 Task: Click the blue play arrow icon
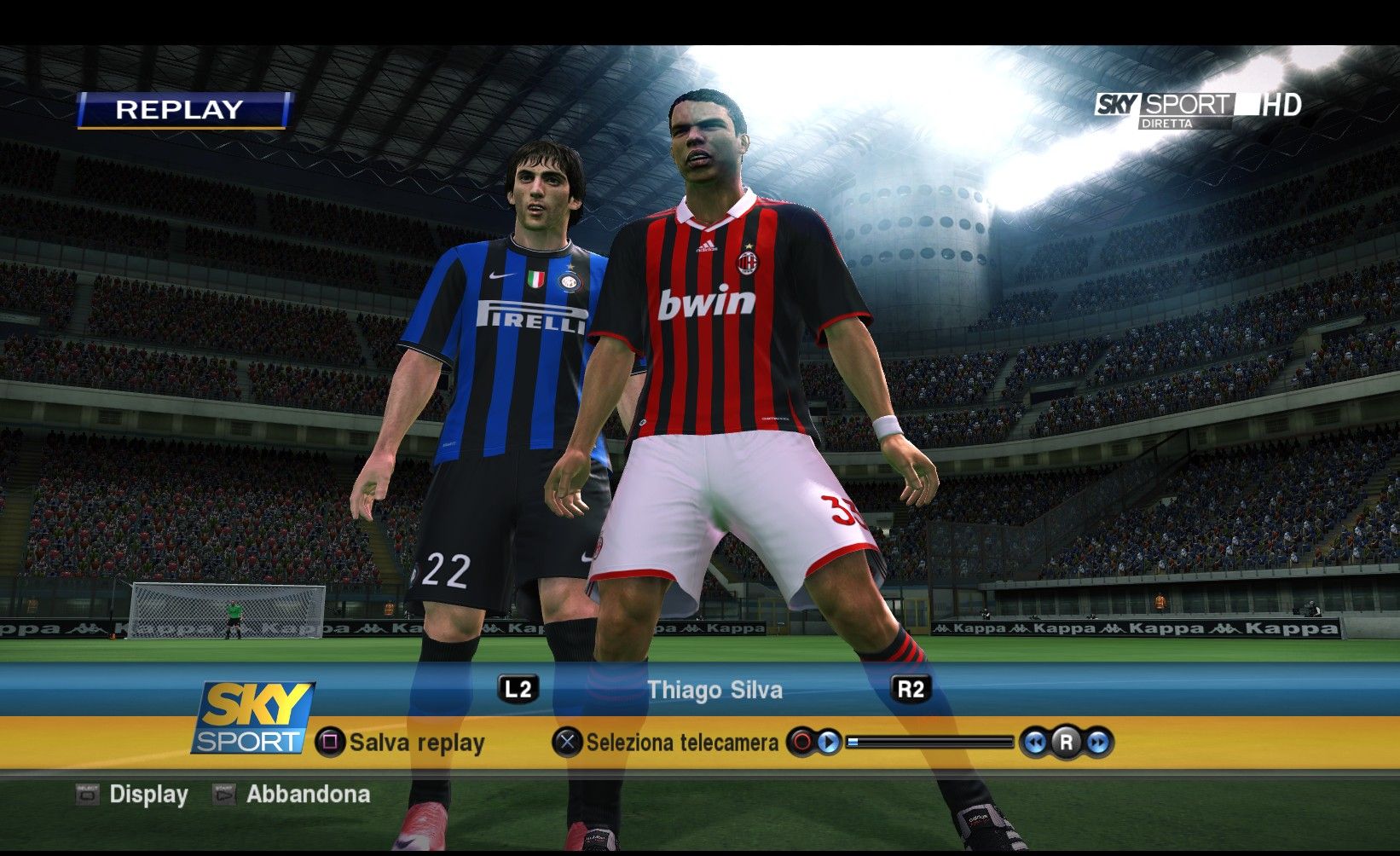(828, 742)
